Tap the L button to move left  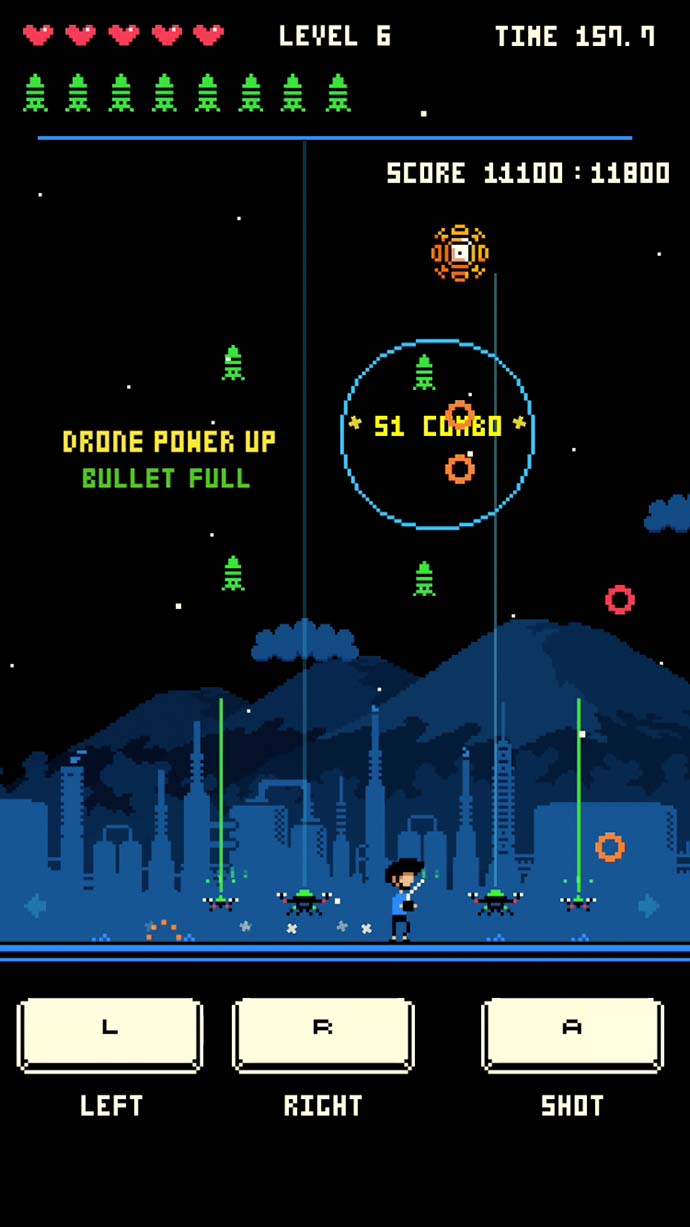(110, 1034)
